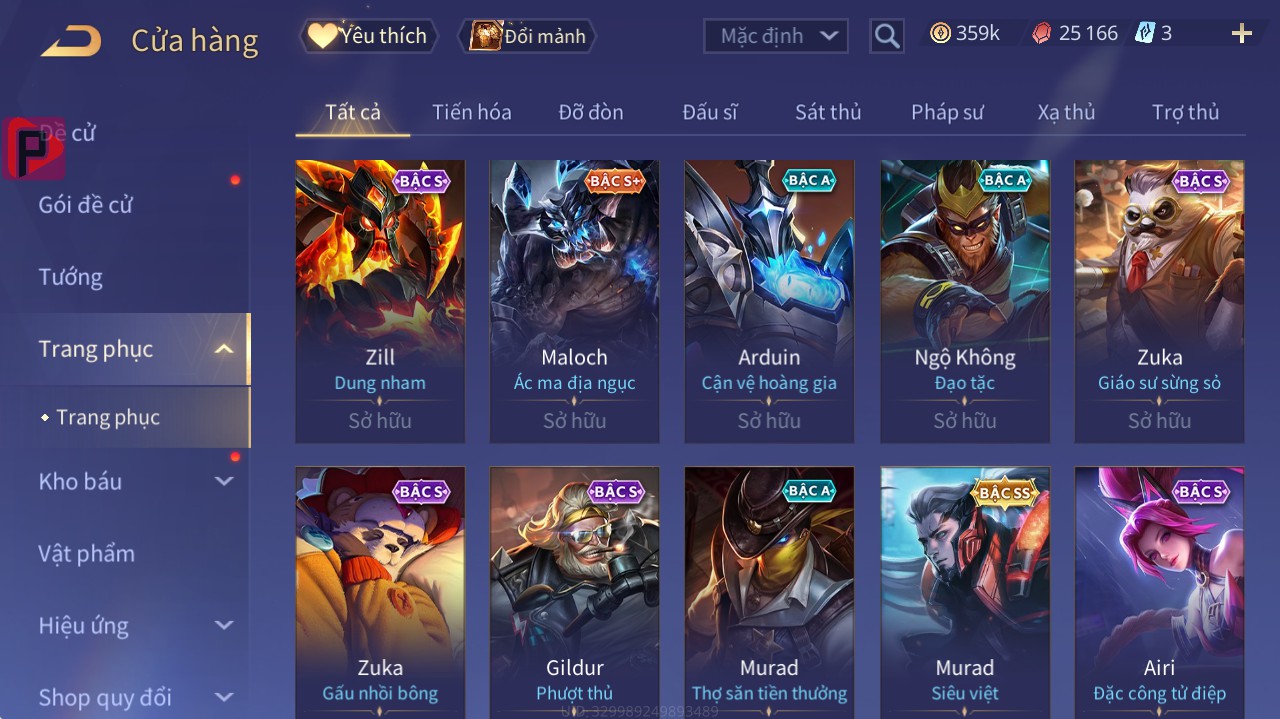The height and width of the screenshot is (719, 1280).
Task: Go back using the return arrow
Action: coord(71,41)
